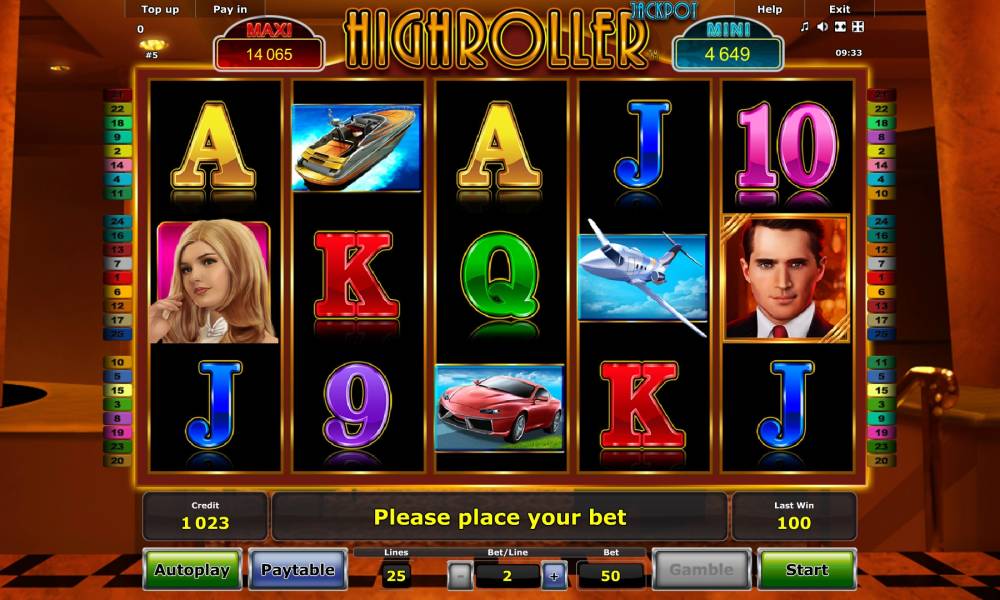
Task: Open the Help menu
Action: pyautogui.click(x=770, y=9)
